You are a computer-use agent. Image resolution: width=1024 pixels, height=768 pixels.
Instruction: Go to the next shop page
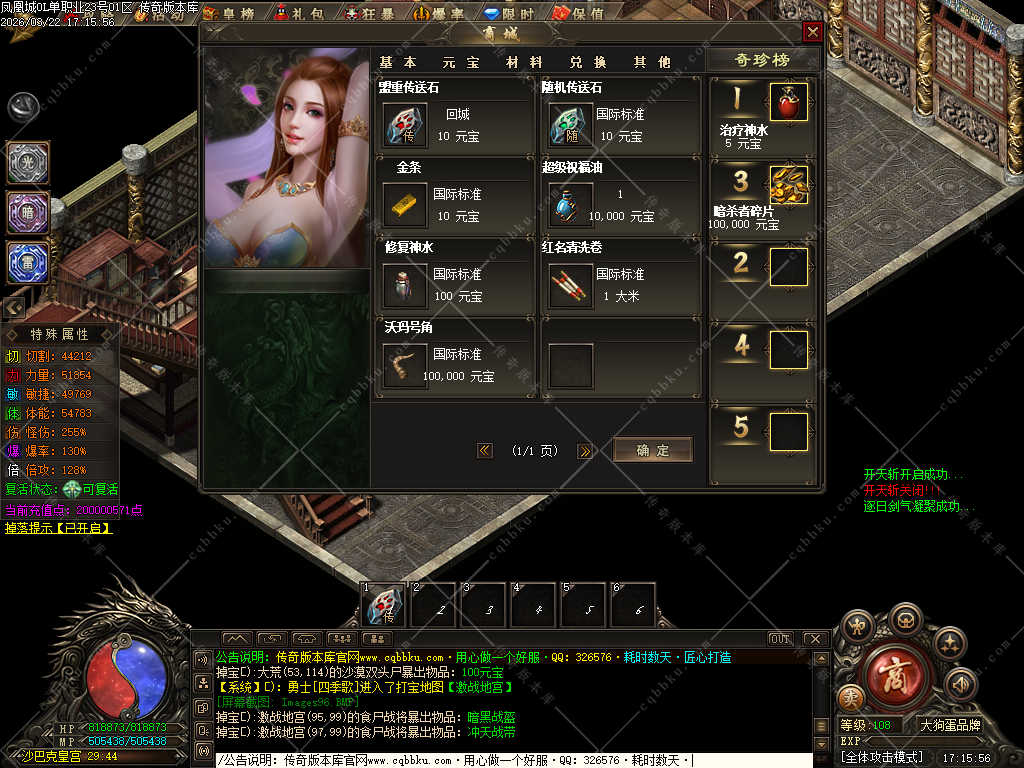[x=585, y=451]
